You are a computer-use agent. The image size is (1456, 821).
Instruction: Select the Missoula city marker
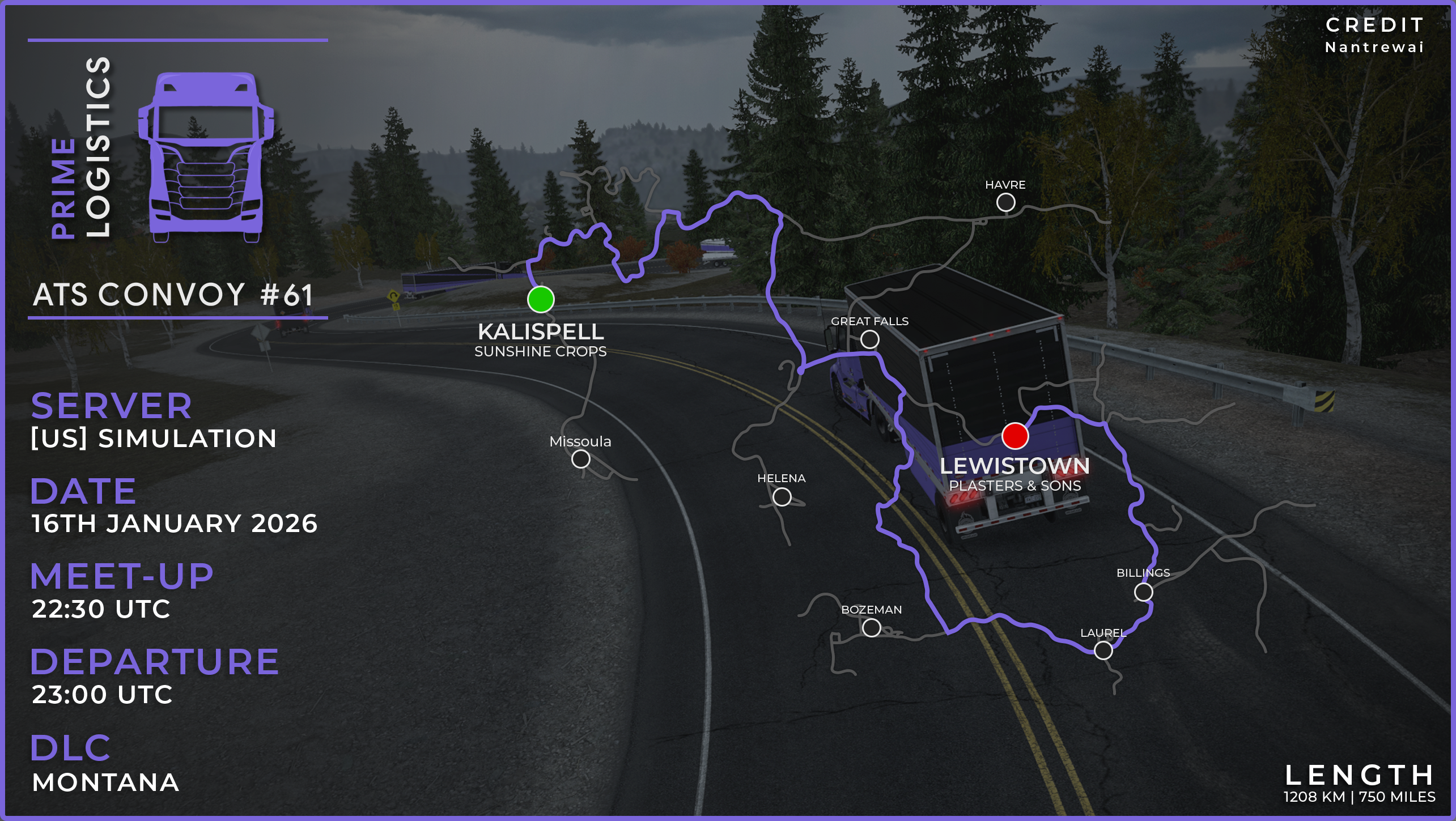[x=580, y=459]
